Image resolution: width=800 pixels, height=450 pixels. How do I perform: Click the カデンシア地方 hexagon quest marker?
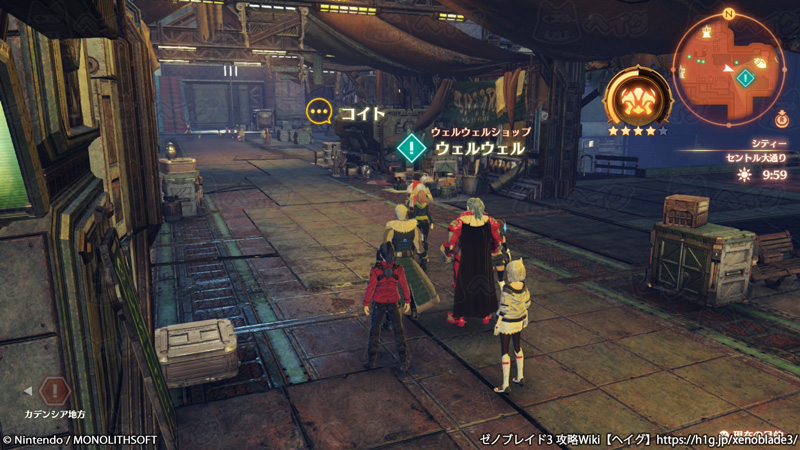(x=55, y=389)
